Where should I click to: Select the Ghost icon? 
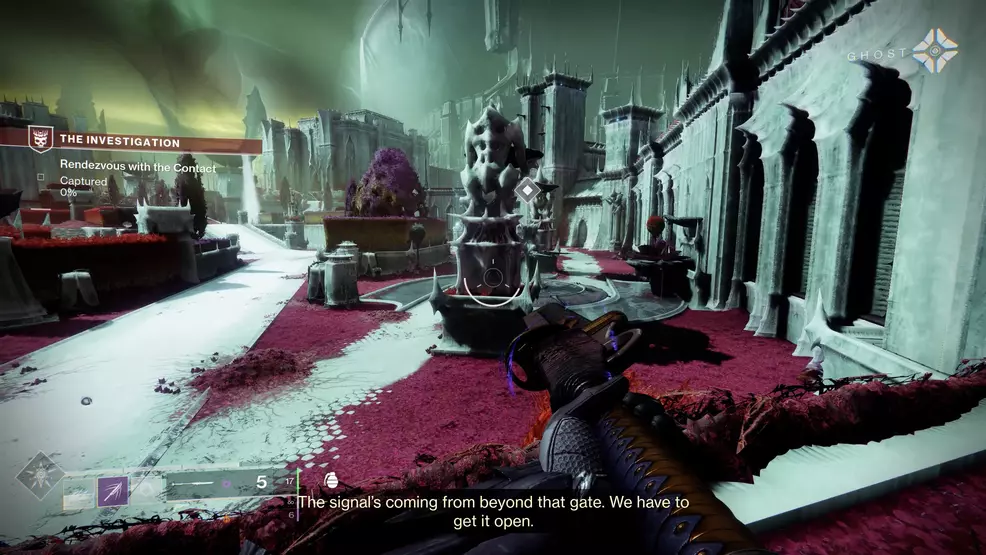click(934, 51)
